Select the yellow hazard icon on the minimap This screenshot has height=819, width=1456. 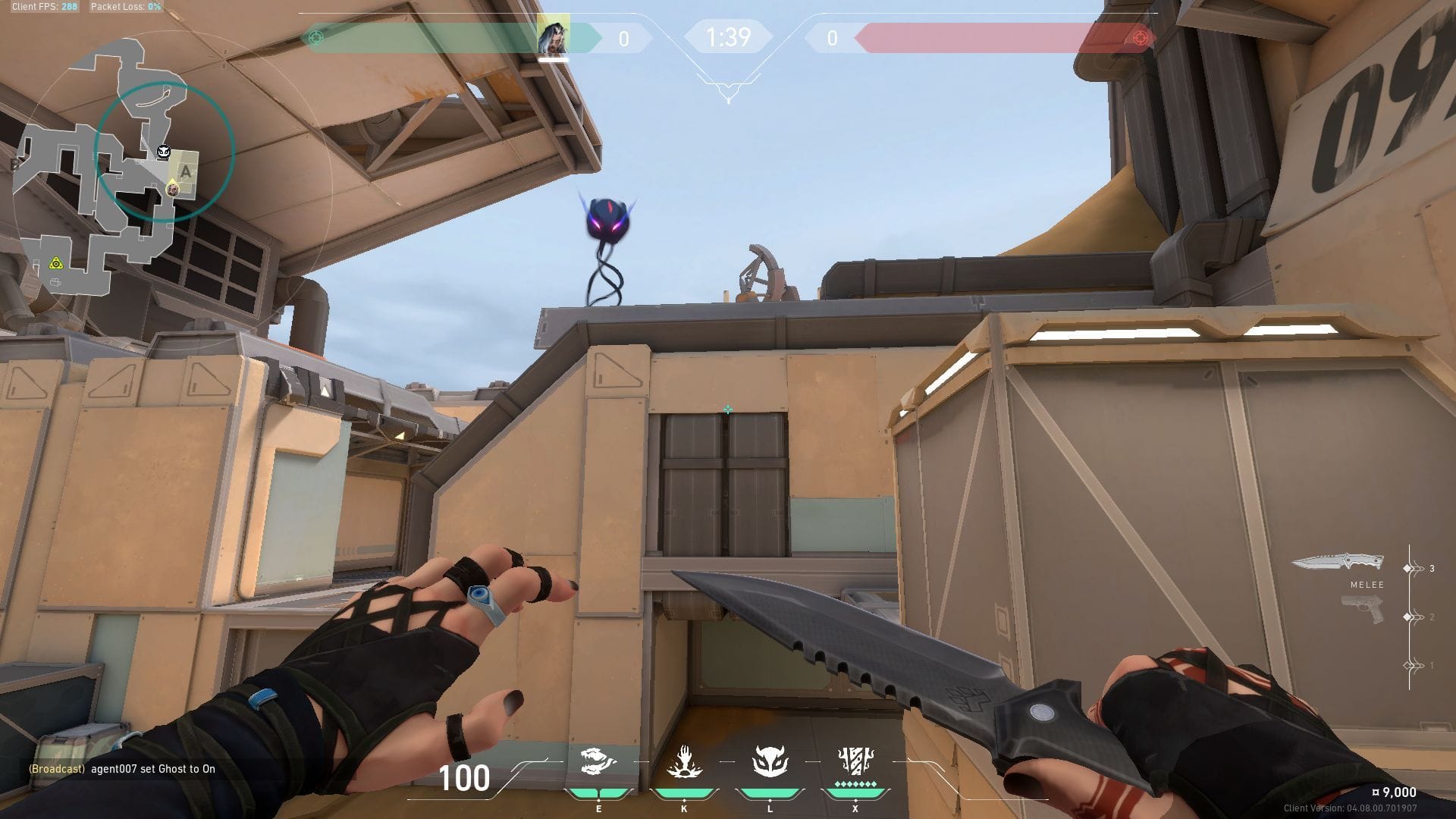(x=55, y=263)
